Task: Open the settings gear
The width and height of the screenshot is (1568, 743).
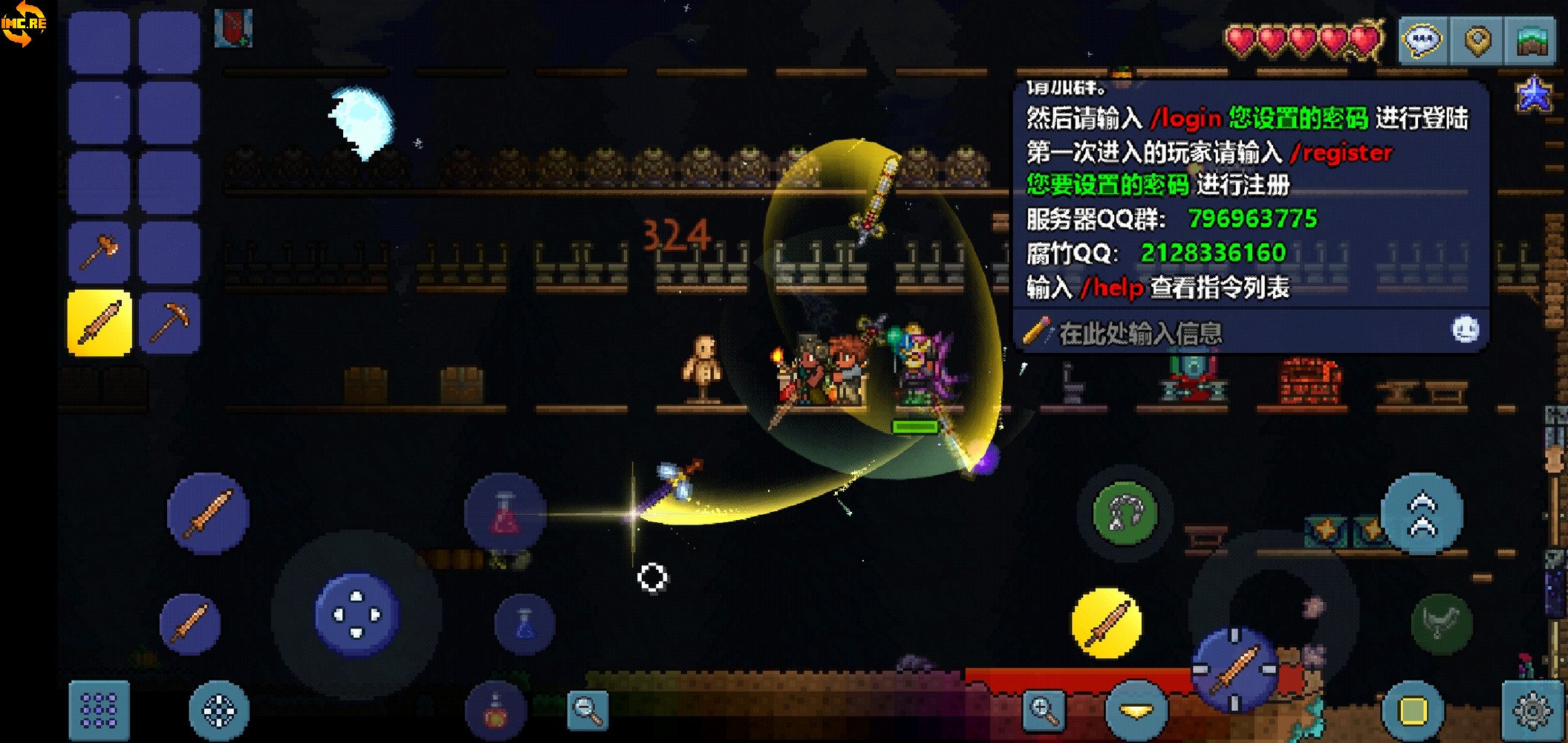Action: (1532, 710)
